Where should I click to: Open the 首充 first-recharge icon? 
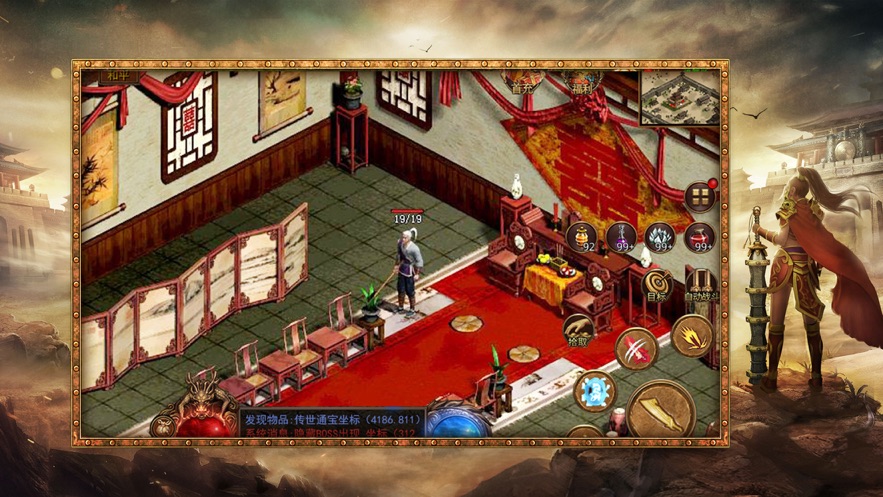click(522, 82)
